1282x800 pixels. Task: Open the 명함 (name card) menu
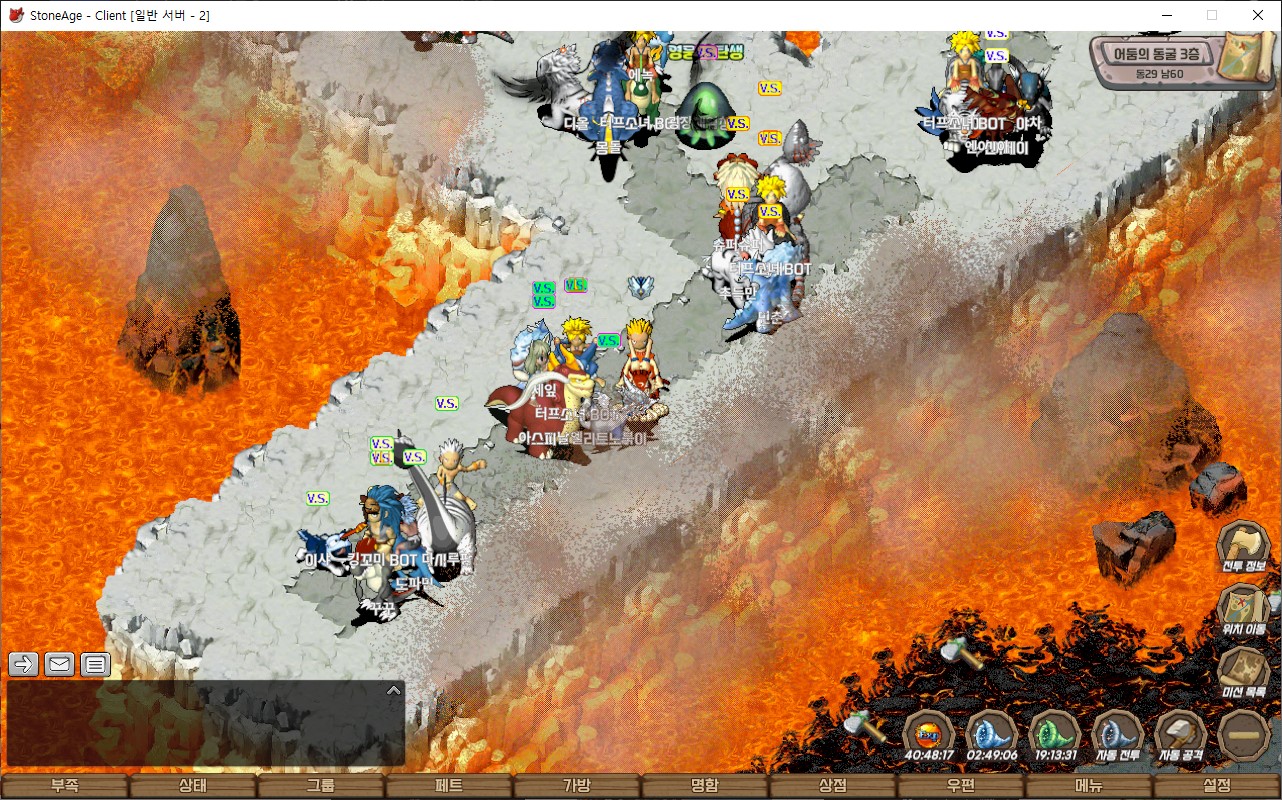705,786
